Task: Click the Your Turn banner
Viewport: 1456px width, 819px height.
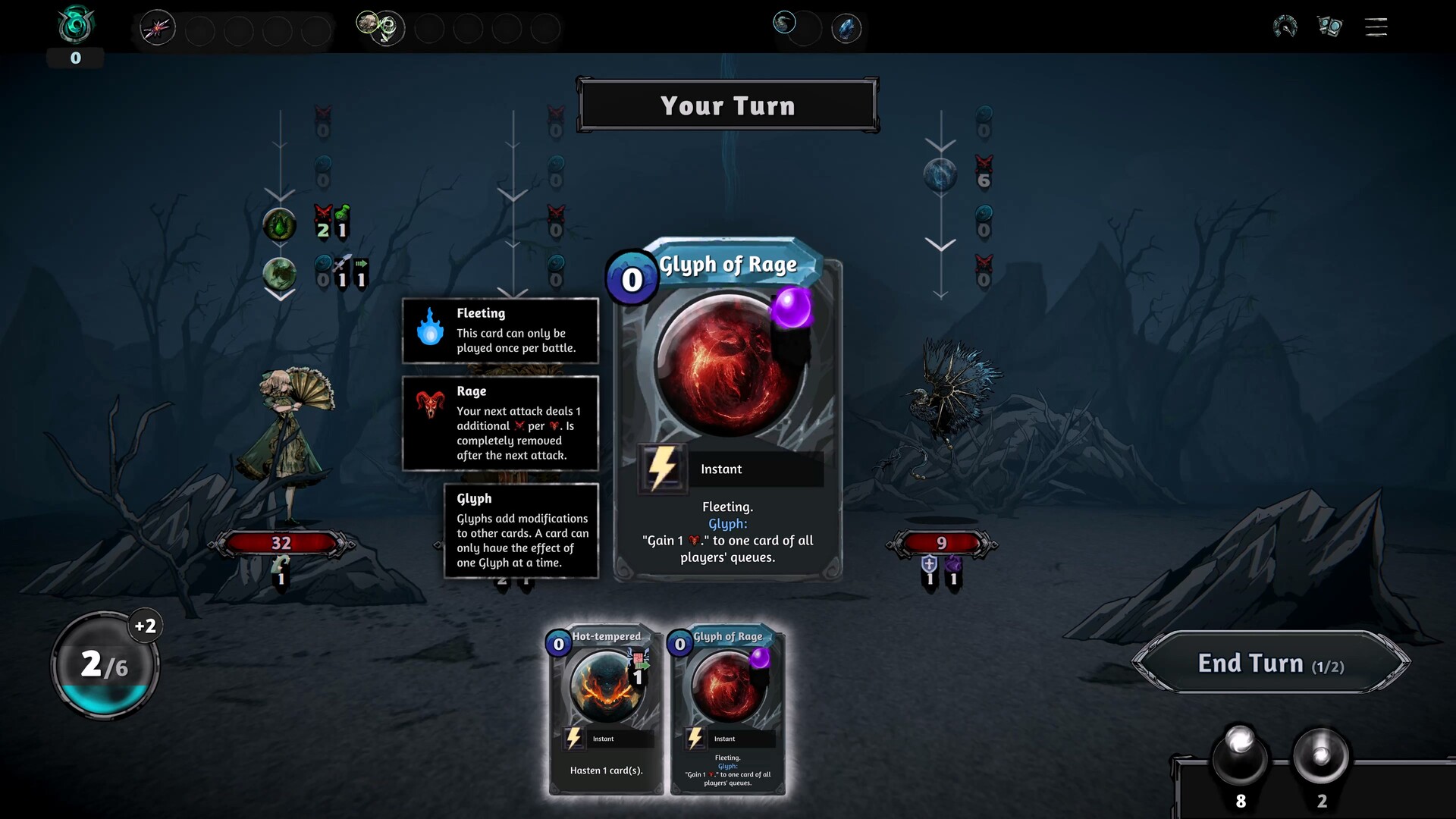Action: [728, 105]
